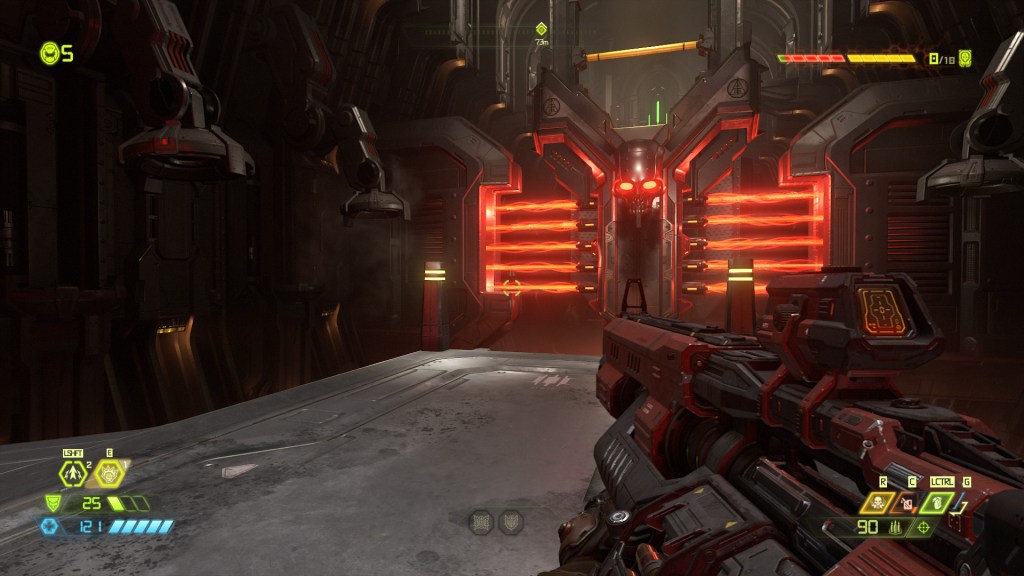The width and height of the screenshot is (1024, 576).
Task: Click the demon kill counter skull icon
Action: click(x=965, y=58)
